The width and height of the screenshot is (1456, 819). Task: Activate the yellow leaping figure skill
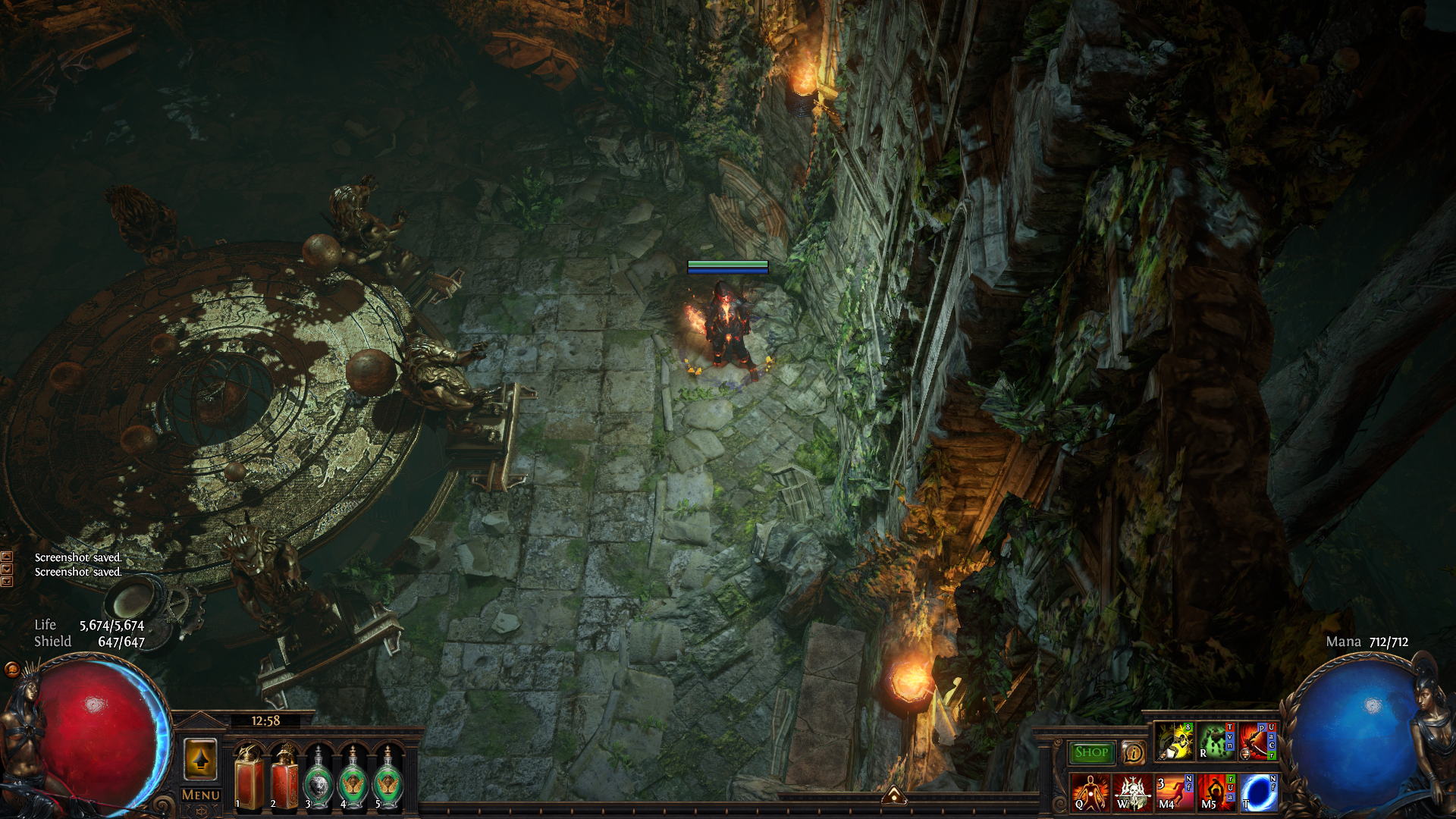click(1174, 742)
